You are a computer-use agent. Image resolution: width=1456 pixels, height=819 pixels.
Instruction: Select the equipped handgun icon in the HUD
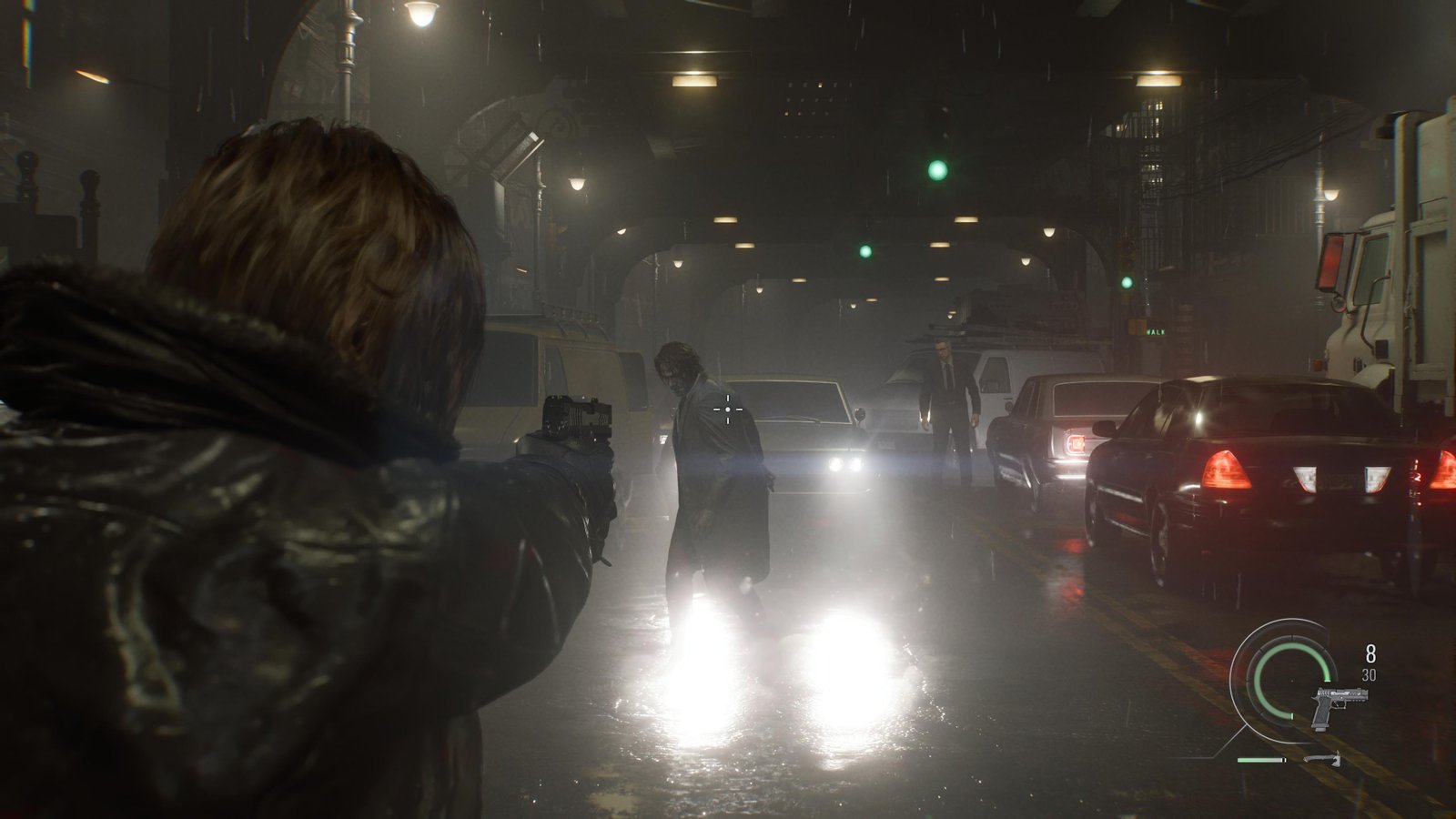1340,705
